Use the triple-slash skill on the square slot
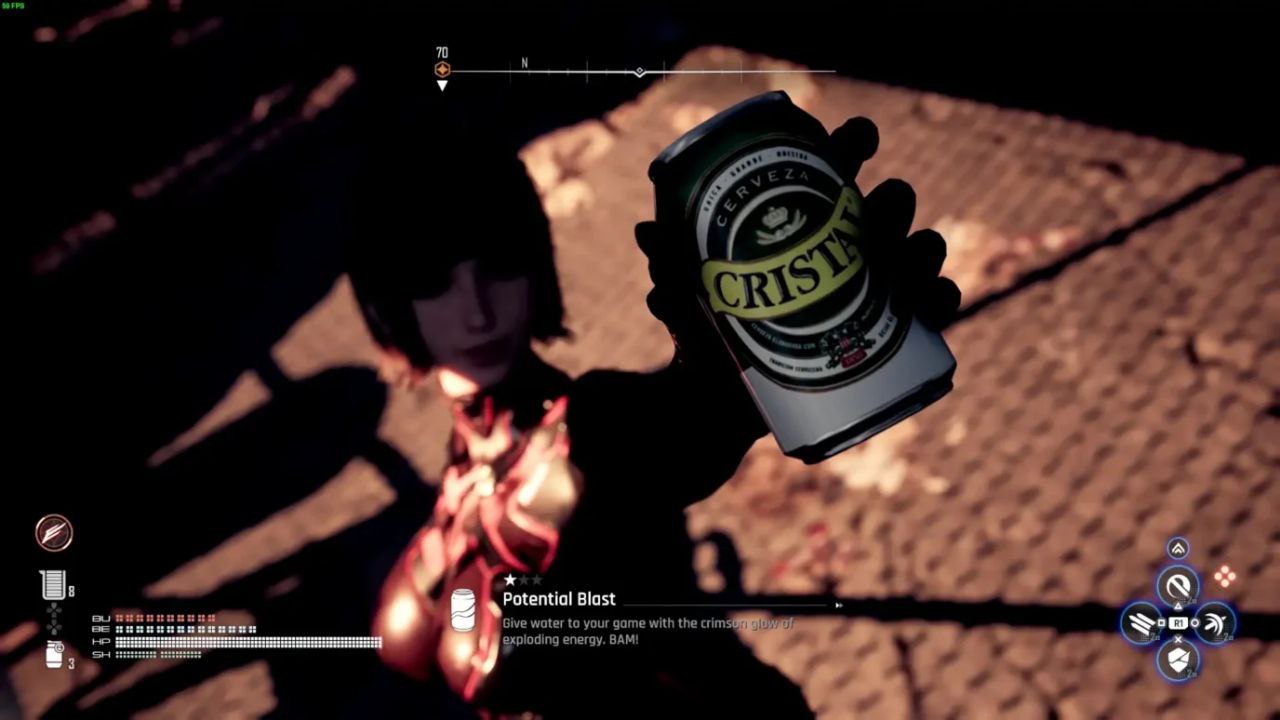The width and height of the screenshot is (1280, 720). tap(1142, 624)
